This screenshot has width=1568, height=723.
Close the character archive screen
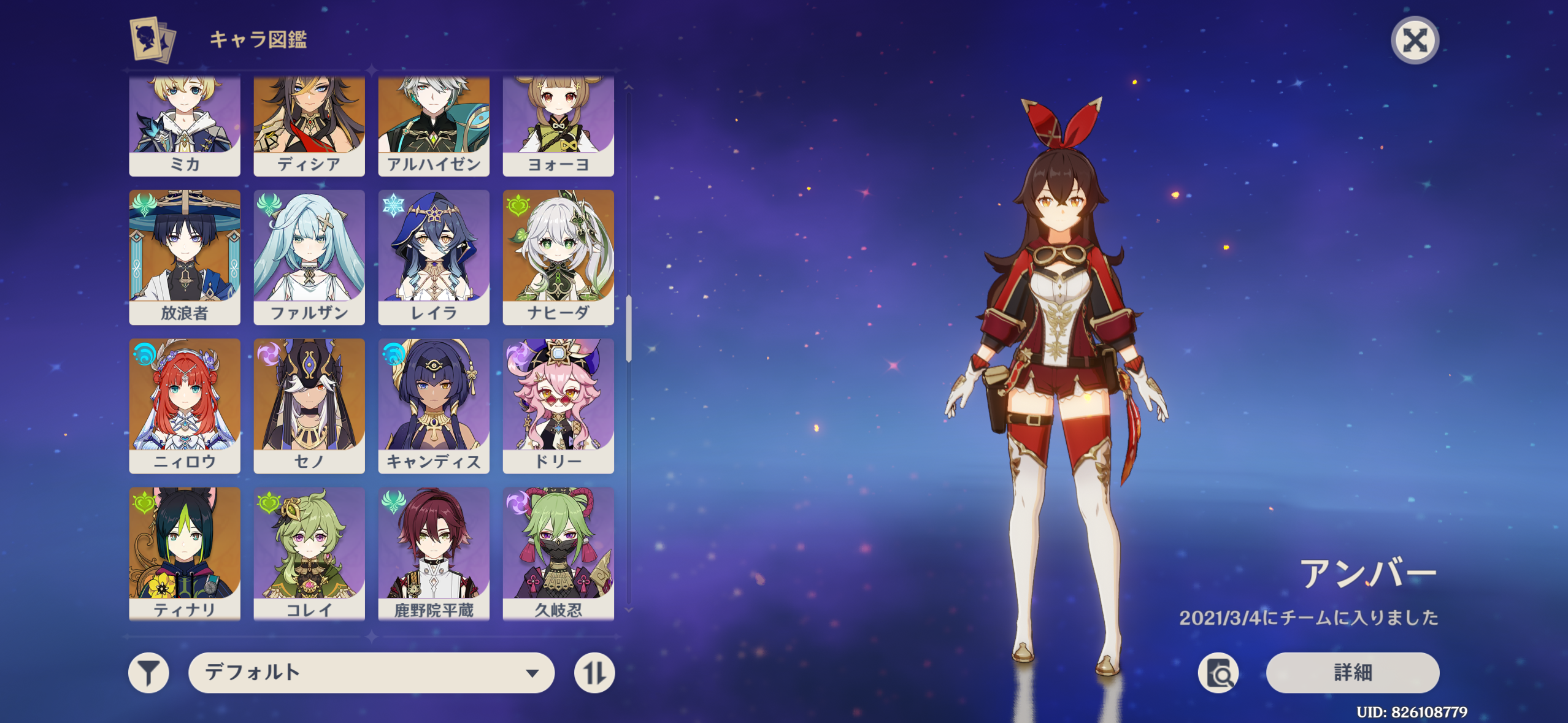point(1415,40)
